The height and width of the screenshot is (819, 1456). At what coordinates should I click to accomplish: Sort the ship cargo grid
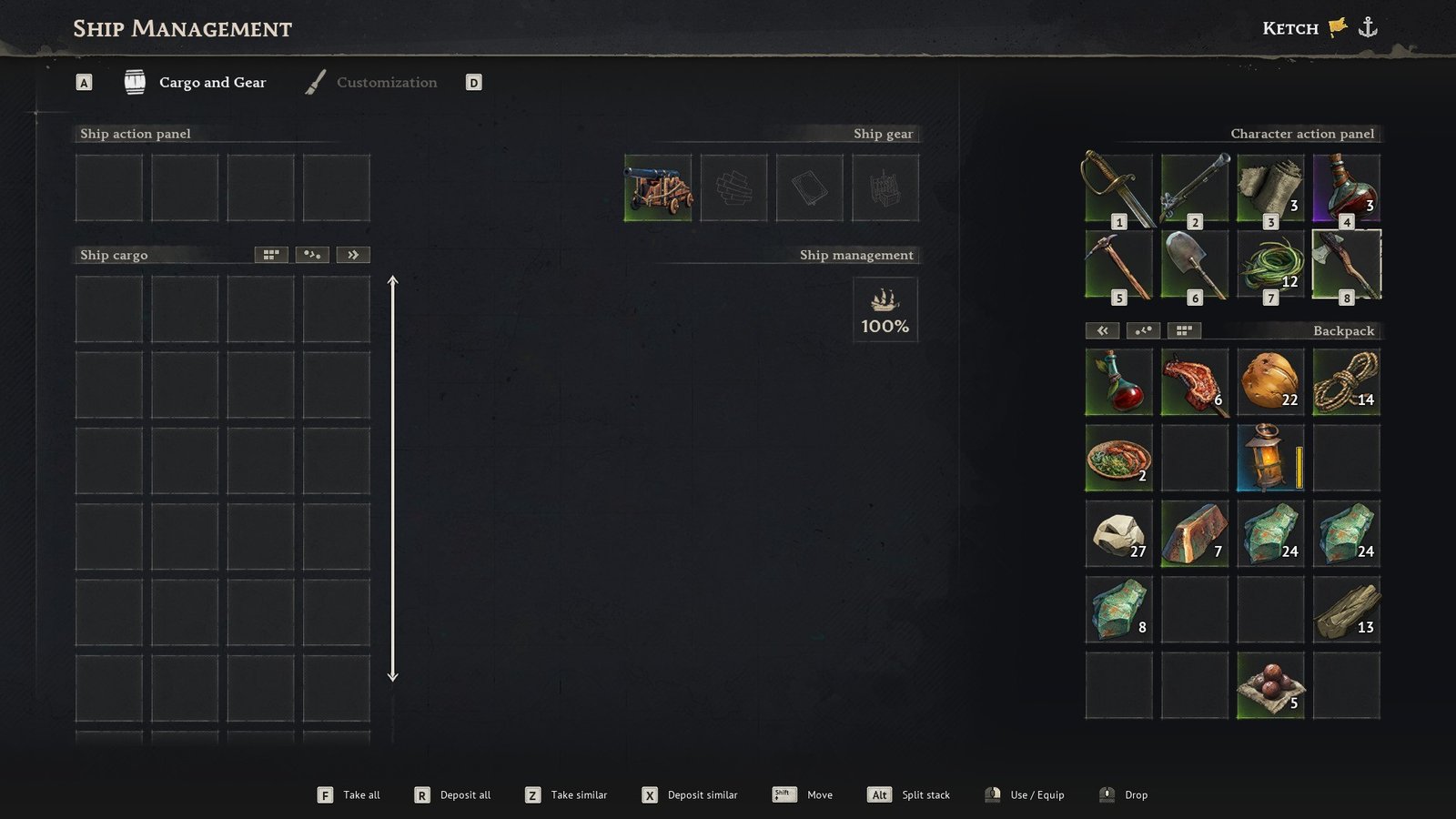click(271, 255)
